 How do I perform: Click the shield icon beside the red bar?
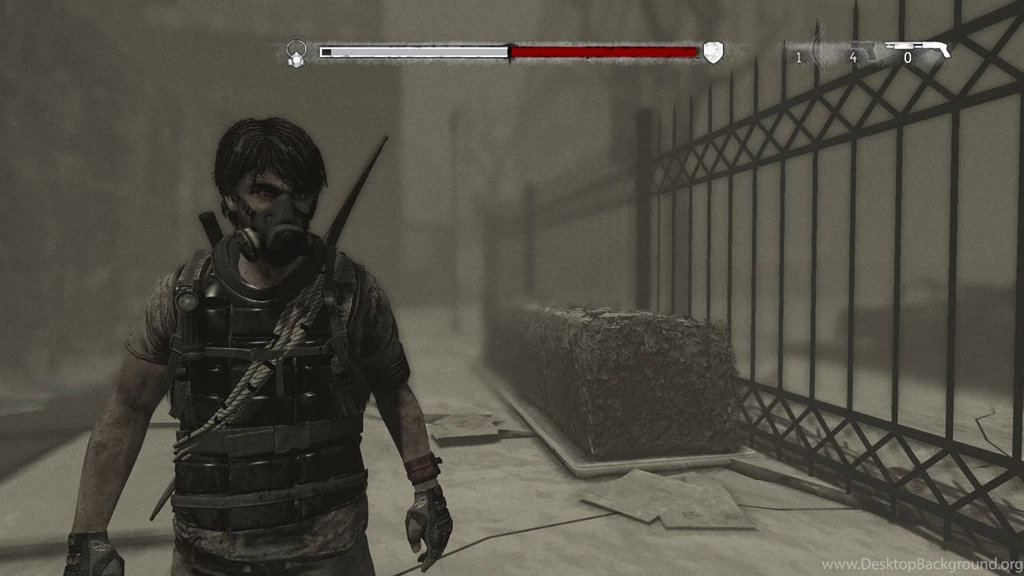(711, 52)
